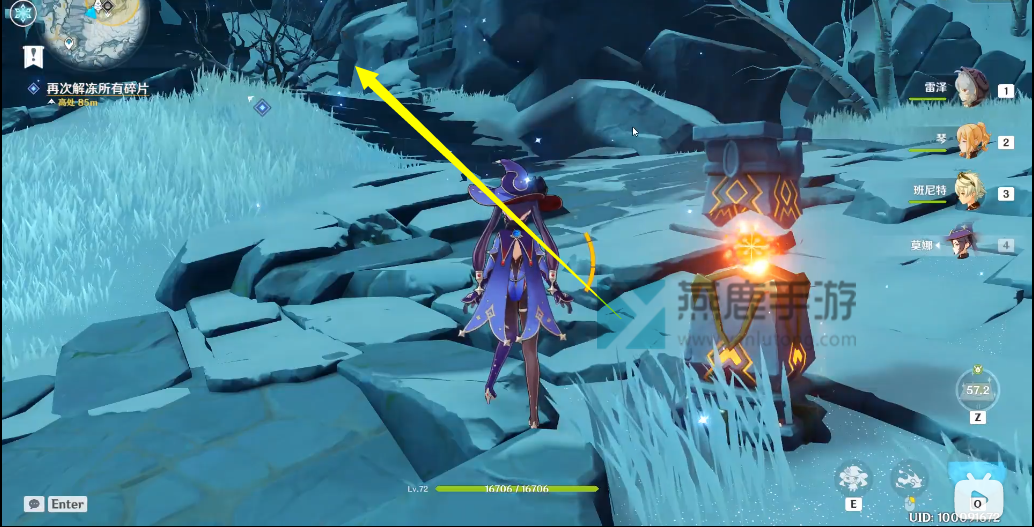1034x527 pixels.
Task: Switch to party member 班尼特
Action: pos(968,191)
